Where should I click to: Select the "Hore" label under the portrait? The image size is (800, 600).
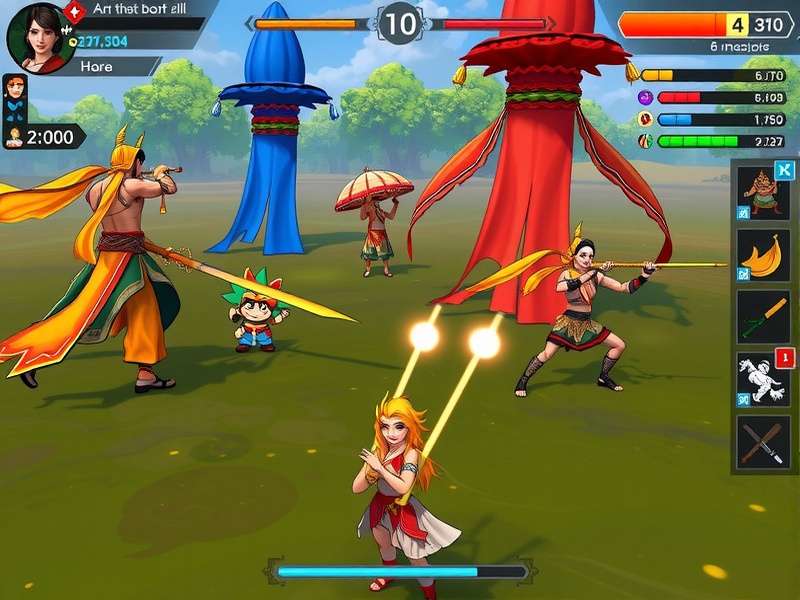[97, 66]
